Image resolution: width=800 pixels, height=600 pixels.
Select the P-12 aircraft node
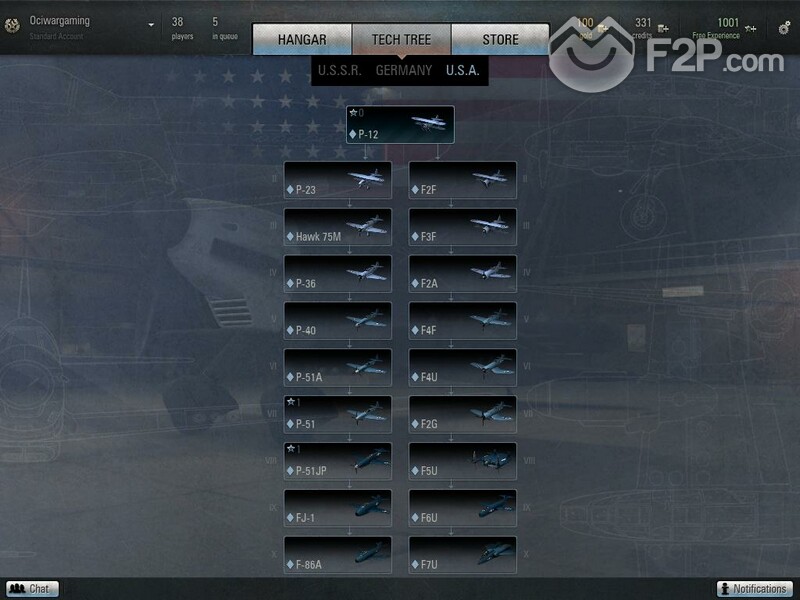tap(400, 125)
